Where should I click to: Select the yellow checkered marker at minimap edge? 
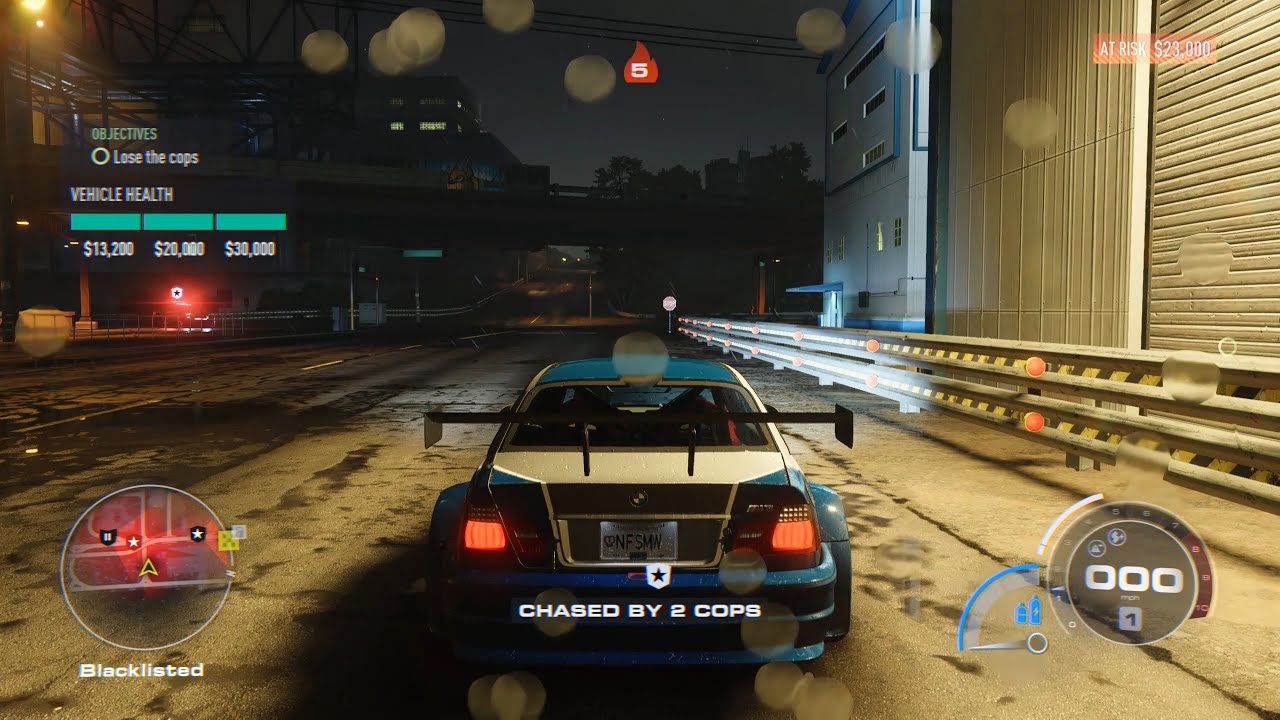tap(229, 540)
